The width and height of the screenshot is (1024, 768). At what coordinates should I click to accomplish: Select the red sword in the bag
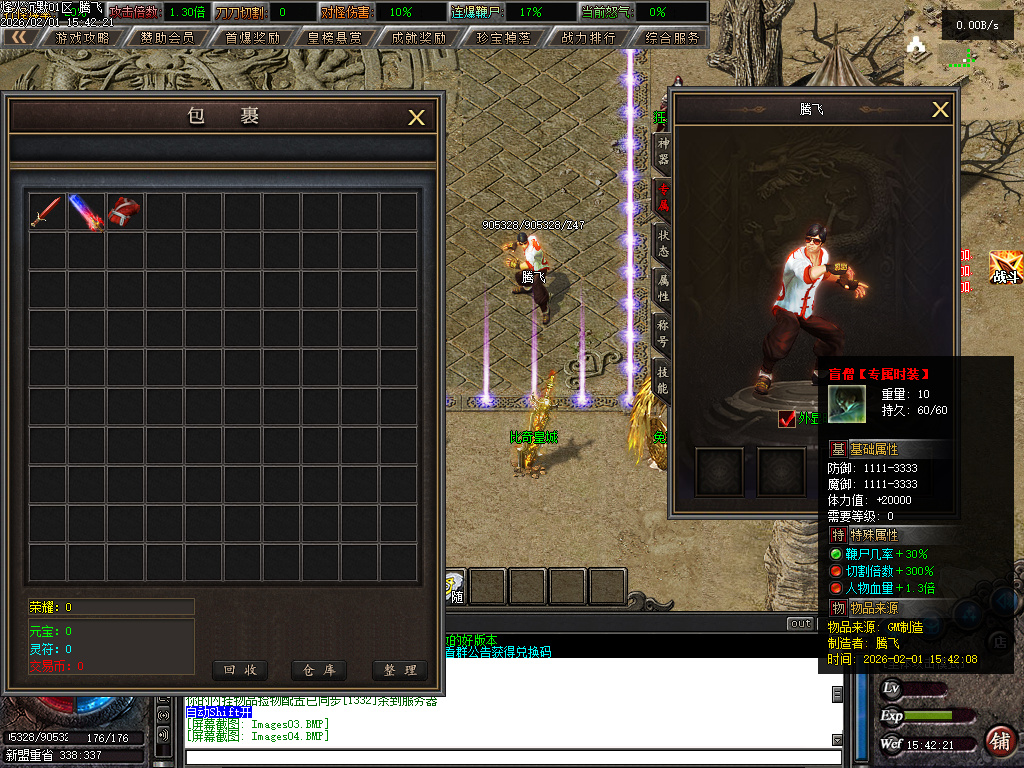coord(46,212)
